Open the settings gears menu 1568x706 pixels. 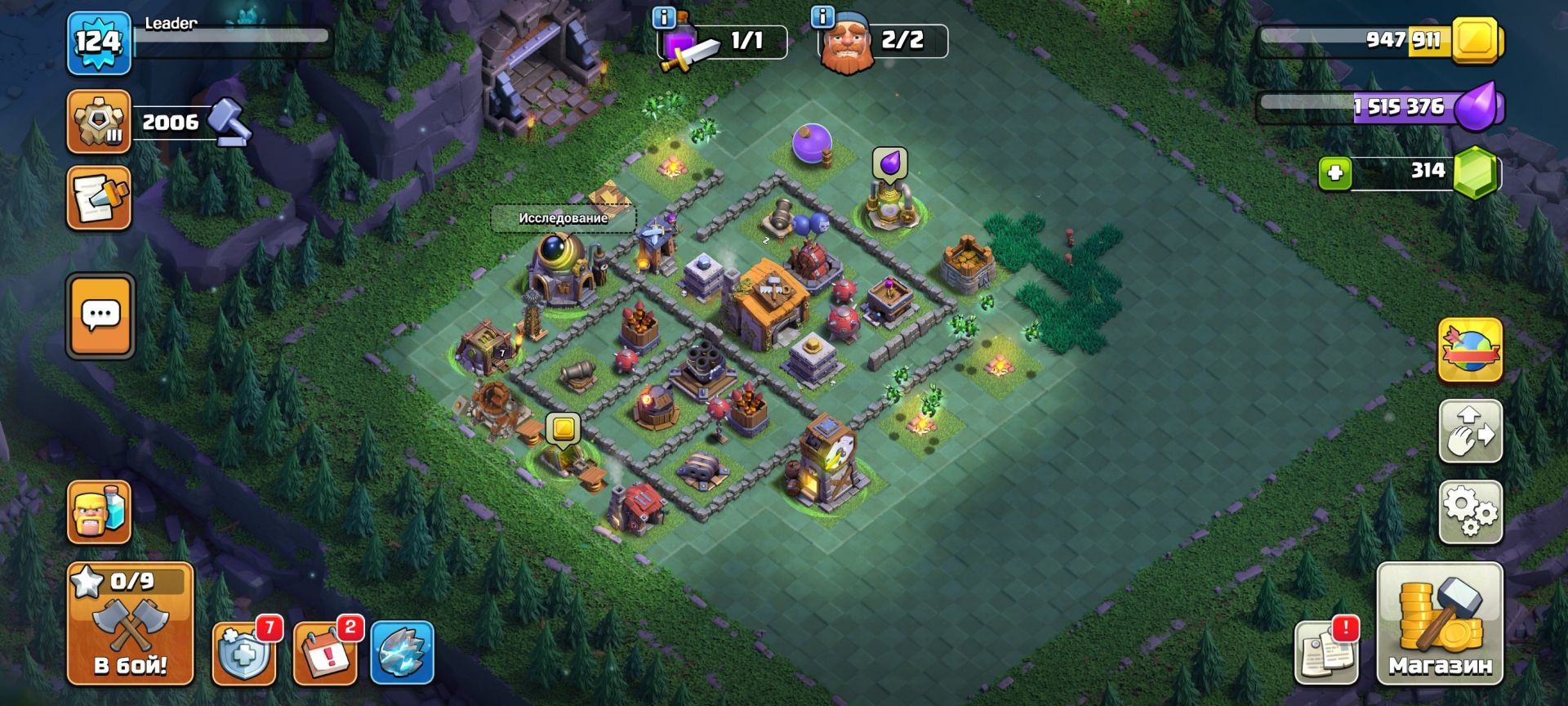click(x=1469, y=512)
